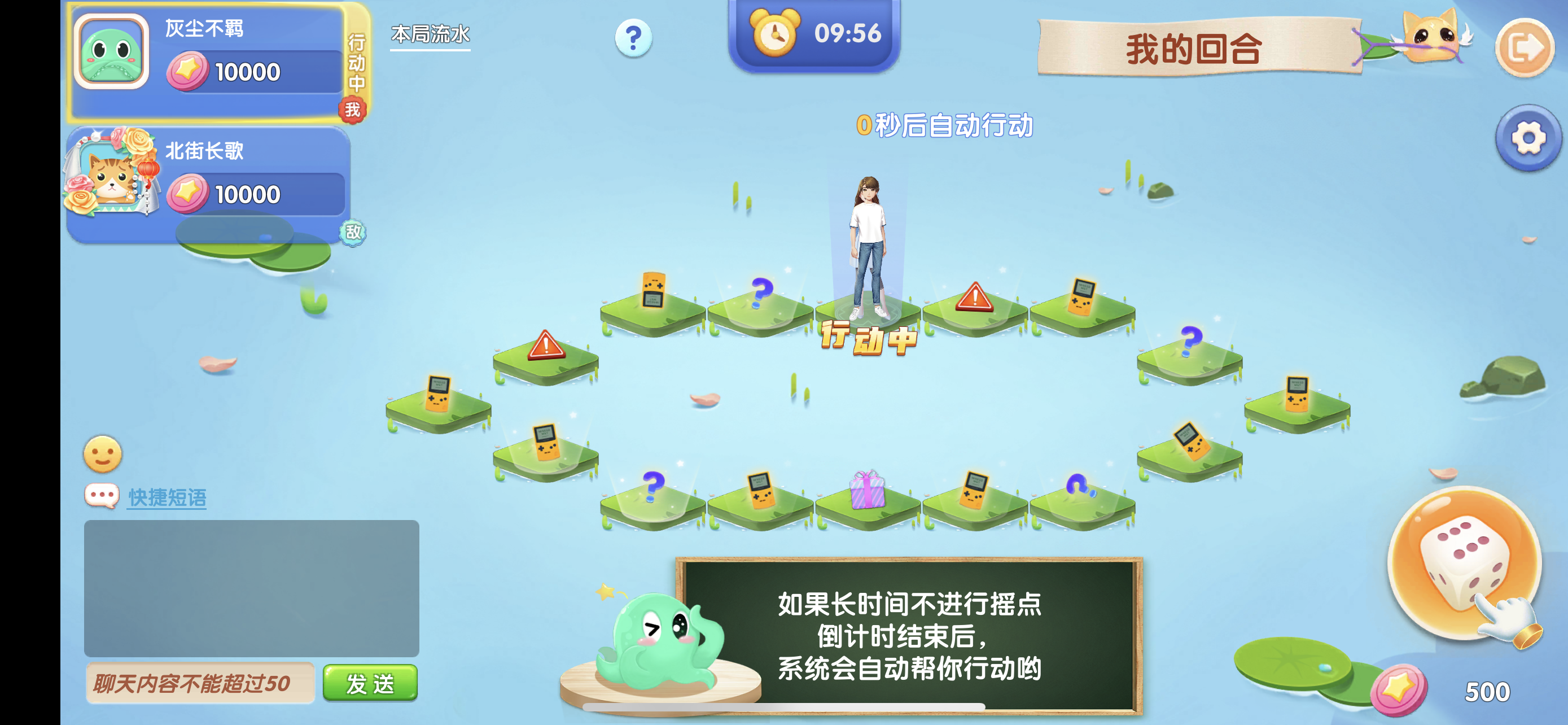Open the 快捷短语 quick phrases

167,497
